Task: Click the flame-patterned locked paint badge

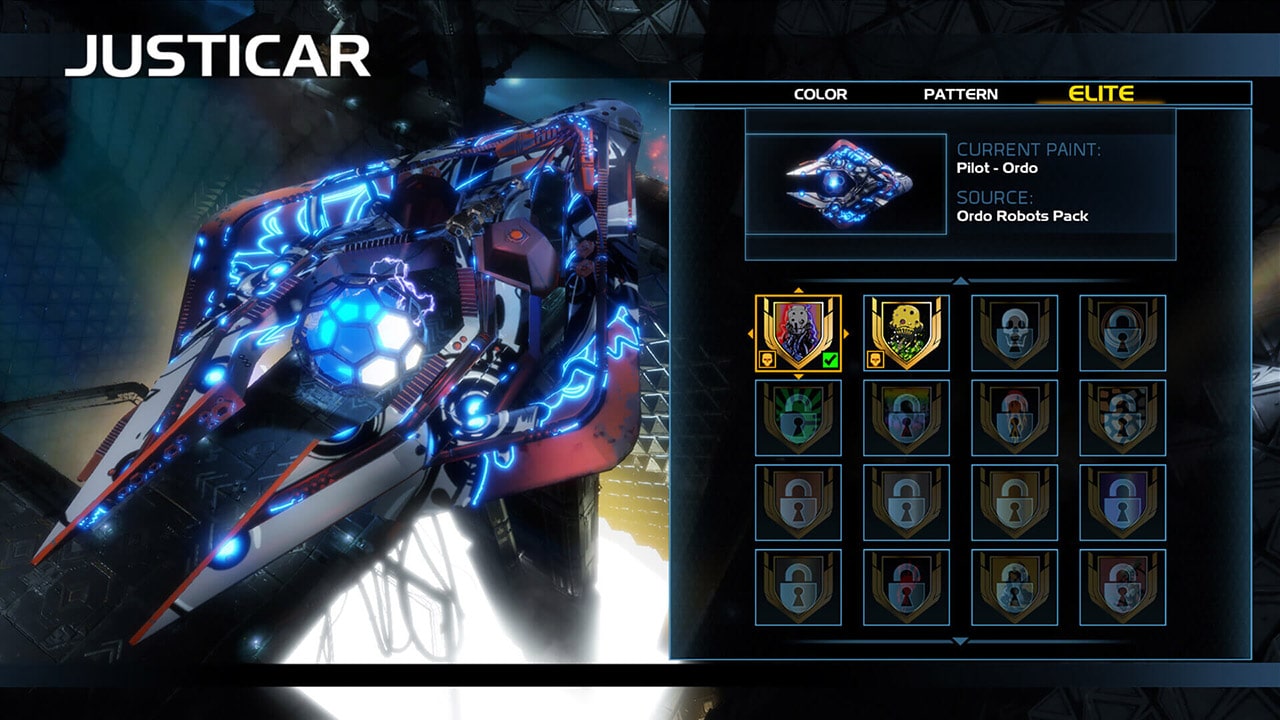Action: pyautogui.click(x=1014, y=420)
